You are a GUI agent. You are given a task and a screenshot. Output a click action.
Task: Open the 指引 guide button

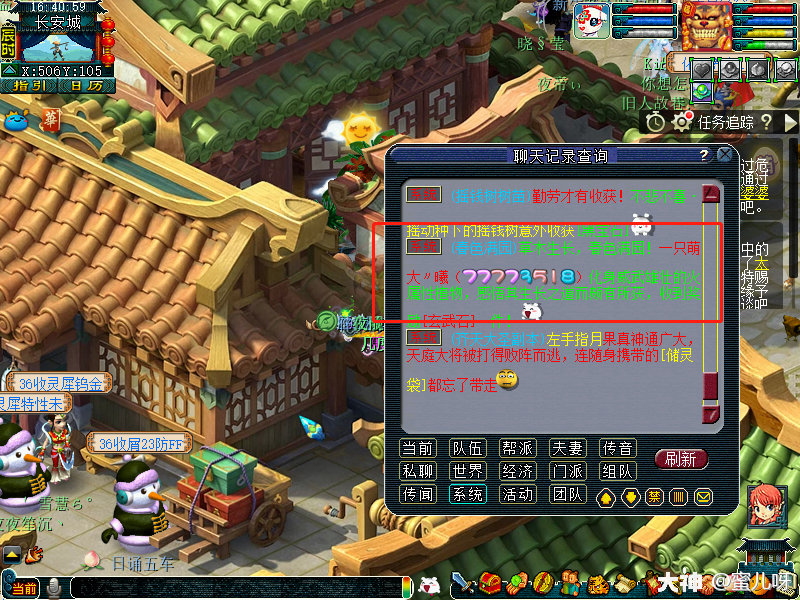(x=27, y=86)
